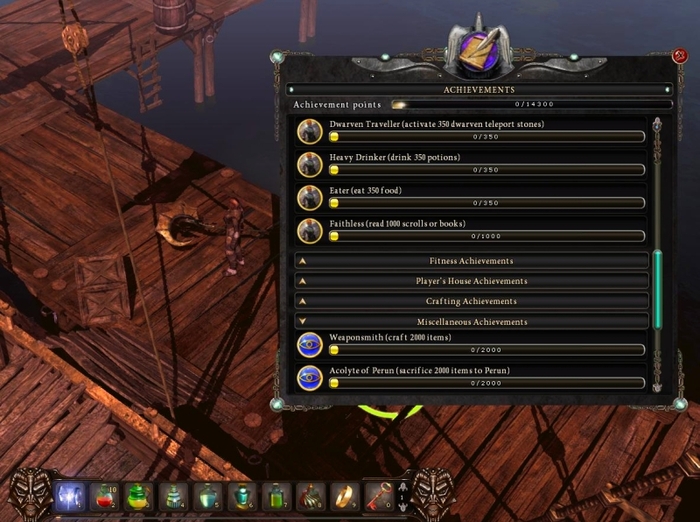Open the Acolyte of Perun achievement

471,377
